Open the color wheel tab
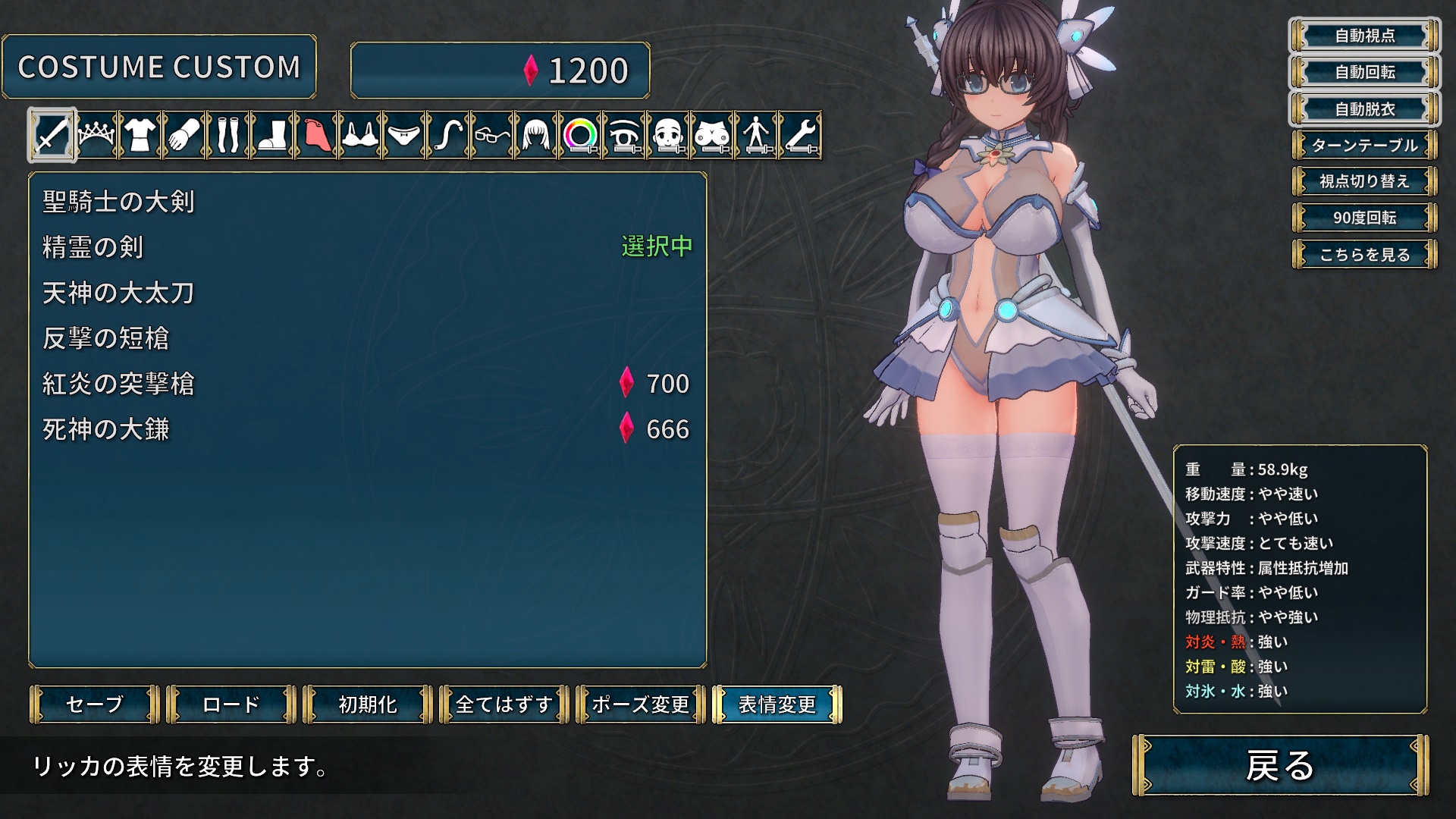 coord(580,136)
